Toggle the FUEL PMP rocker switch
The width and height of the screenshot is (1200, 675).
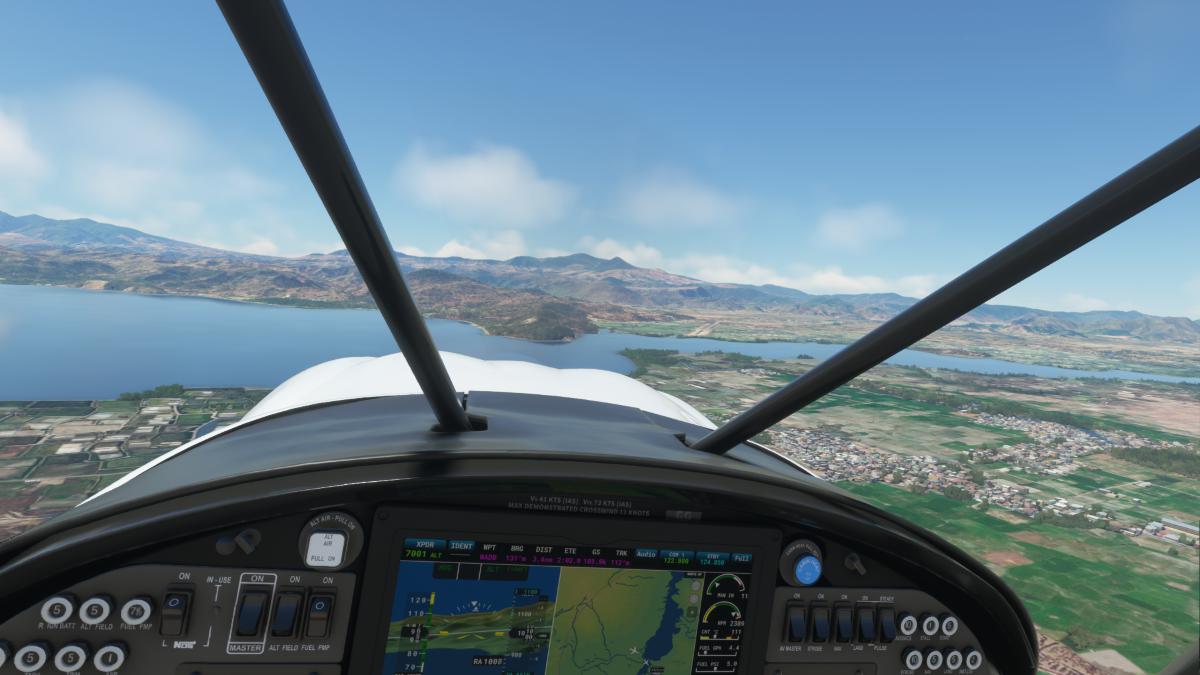click(320, 612)
